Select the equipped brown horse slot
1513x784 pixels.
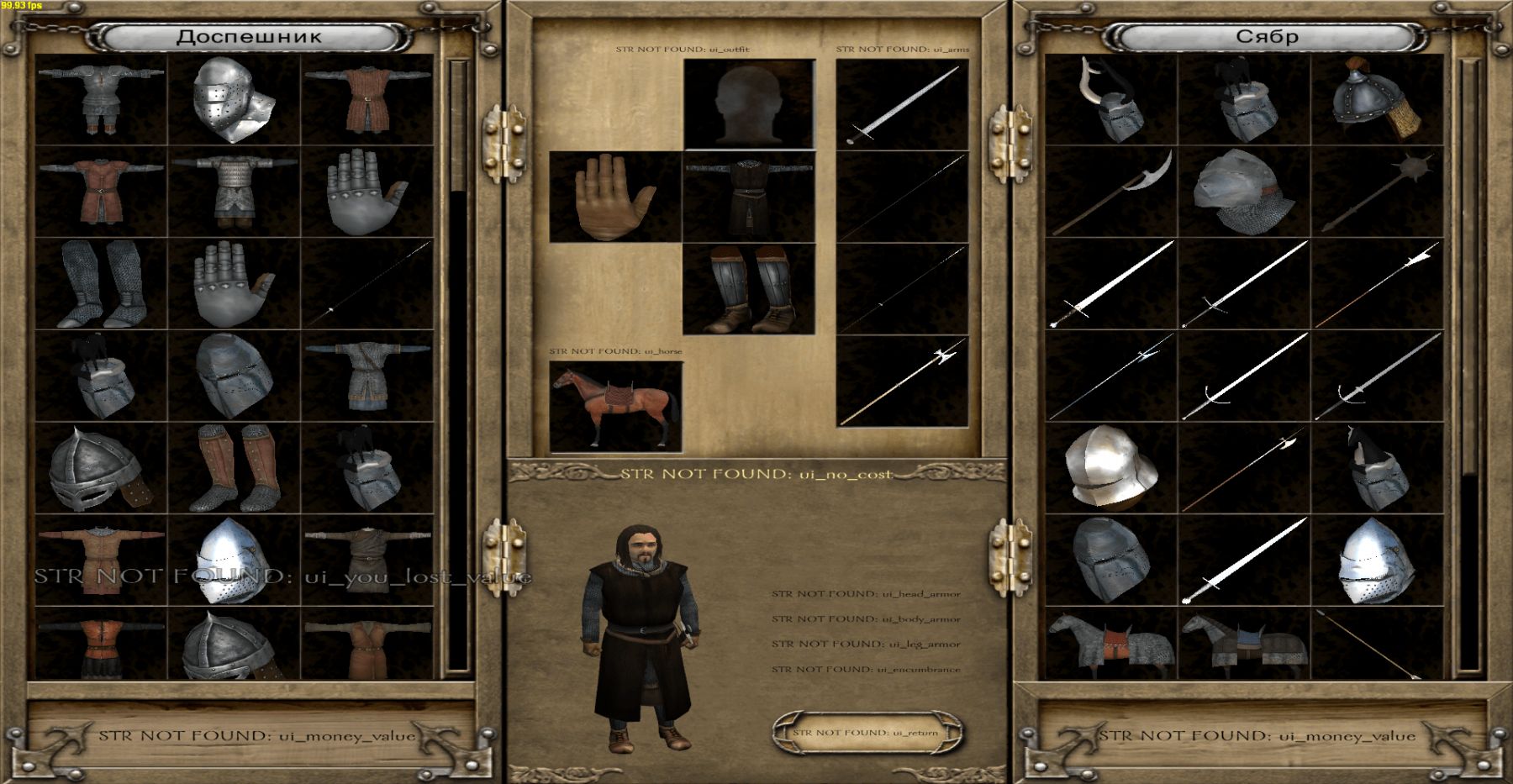point(615,407)
